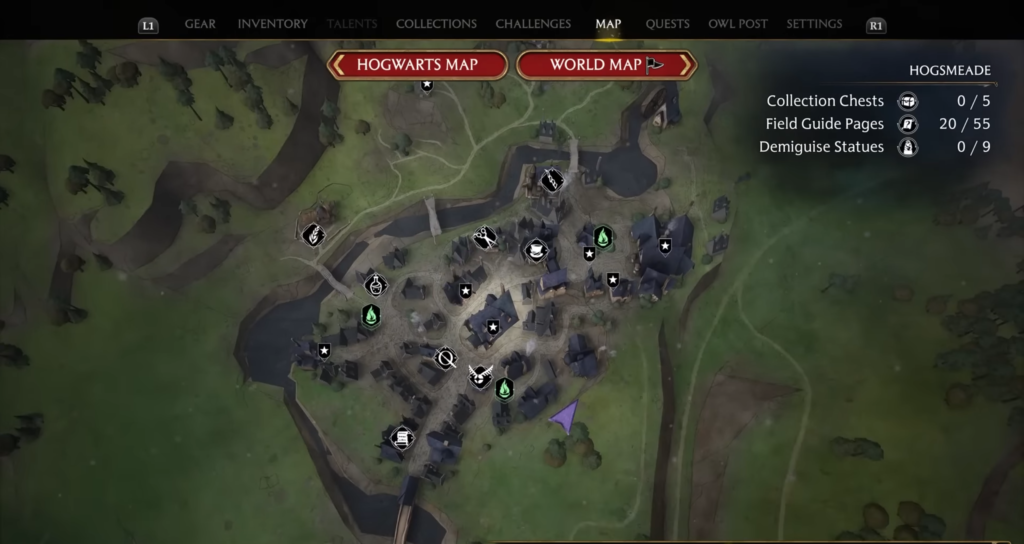The height and width of the screenshot is (544, 1024).
Task: Switch to the Challenges tab
Action: [533, 24]
